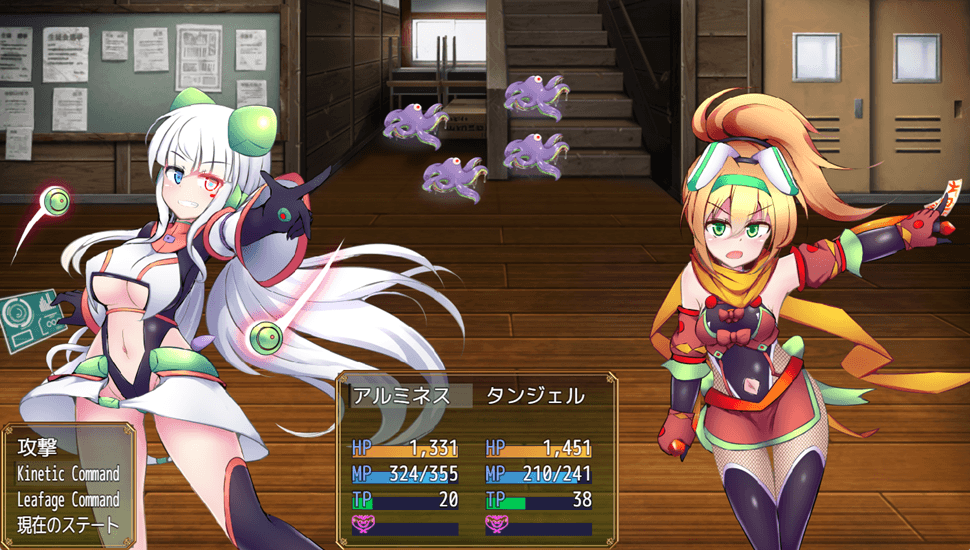The image size is (970, 550).
Task: Select タンジェル in the party status panel
Action: click(537, 396)
